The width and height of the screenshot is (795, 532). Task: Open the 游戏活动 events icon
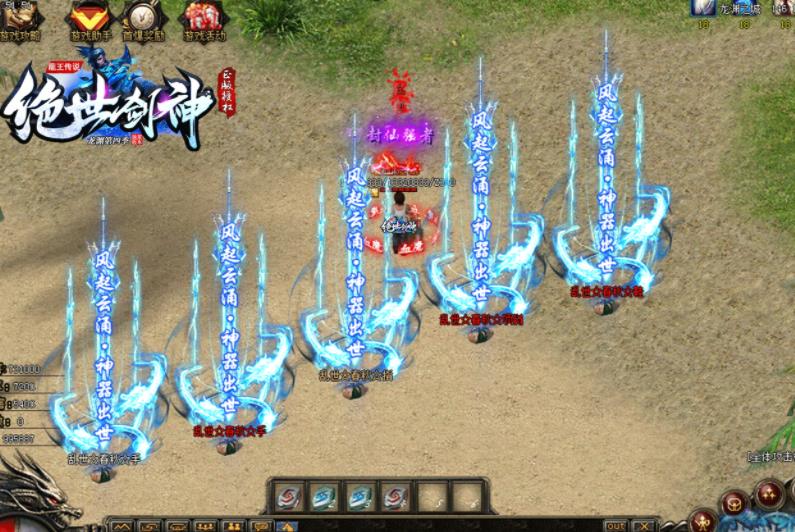[x=202, y=18]
